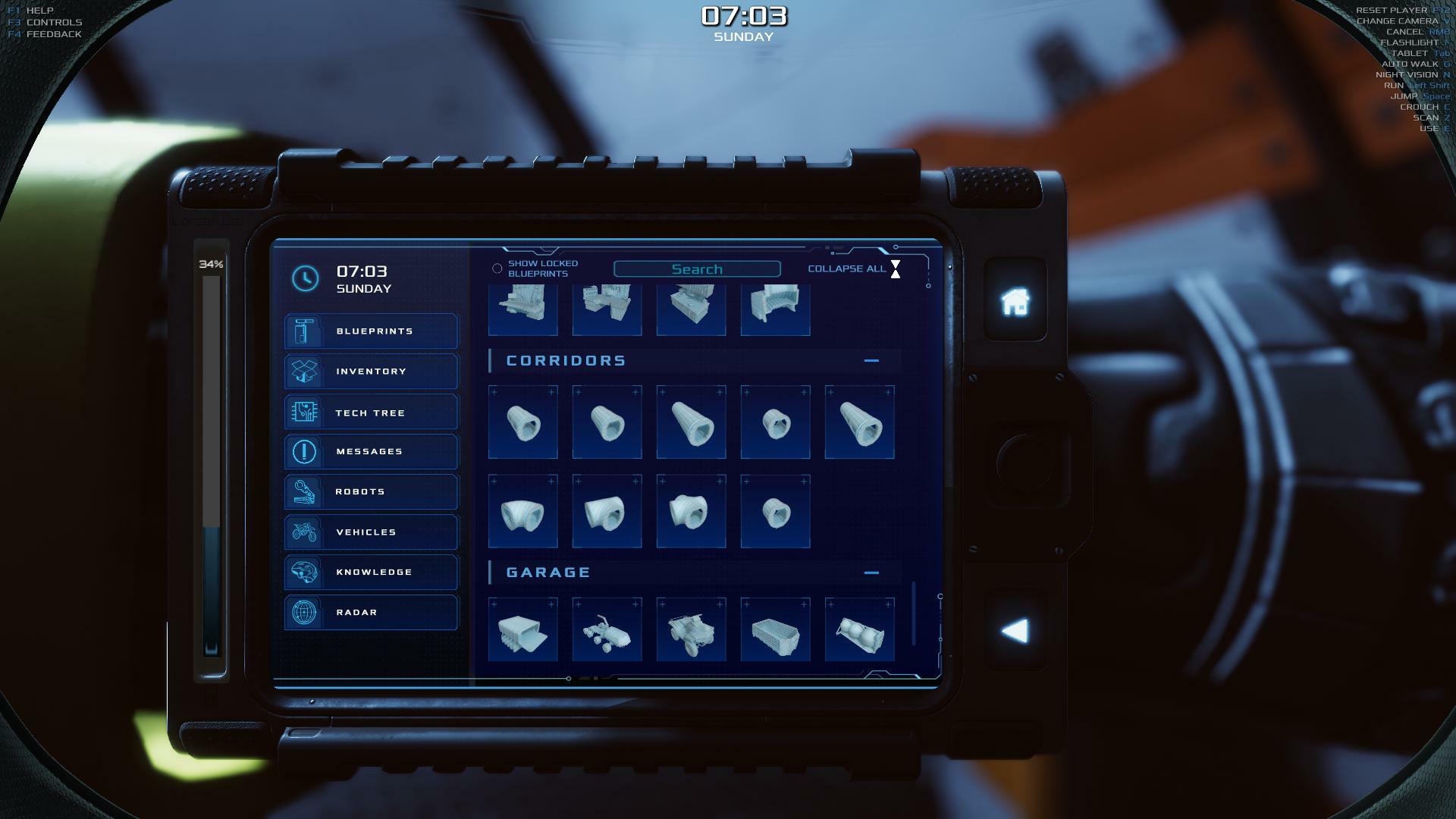Toggle Show Locked Blueprints option
The width and height of the screenshot is (1456, 819).
click(497, 268)
